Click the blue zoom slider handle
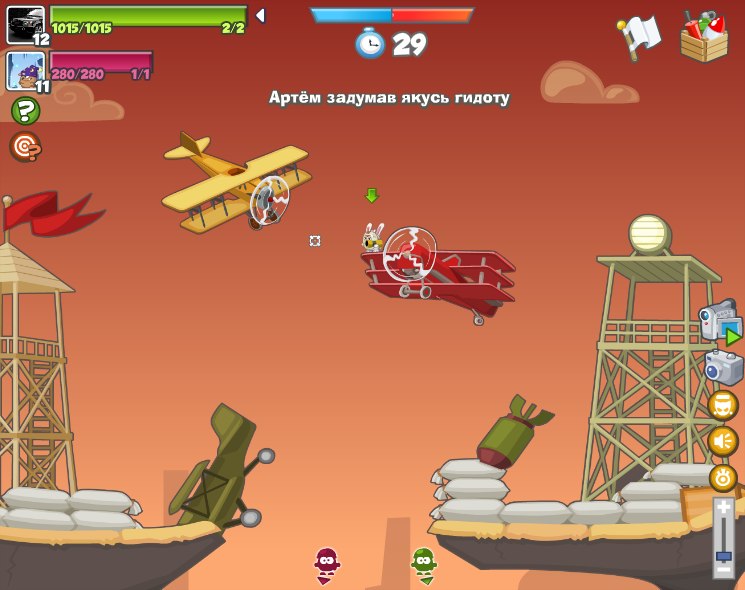The width and height of the screenshot is (745, 590). 723,553
